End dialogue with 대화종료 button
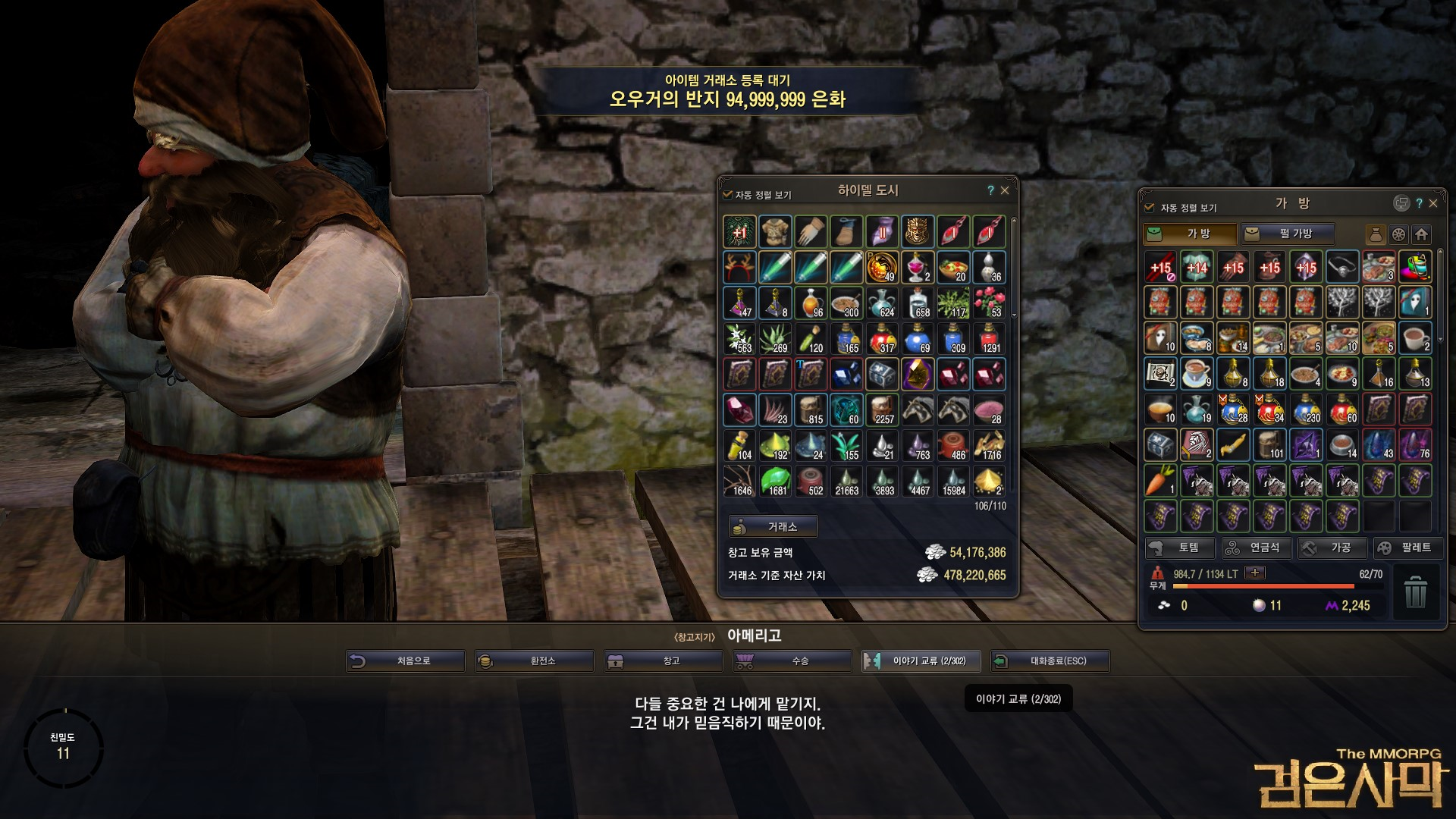 click(x=1050, y=661)
